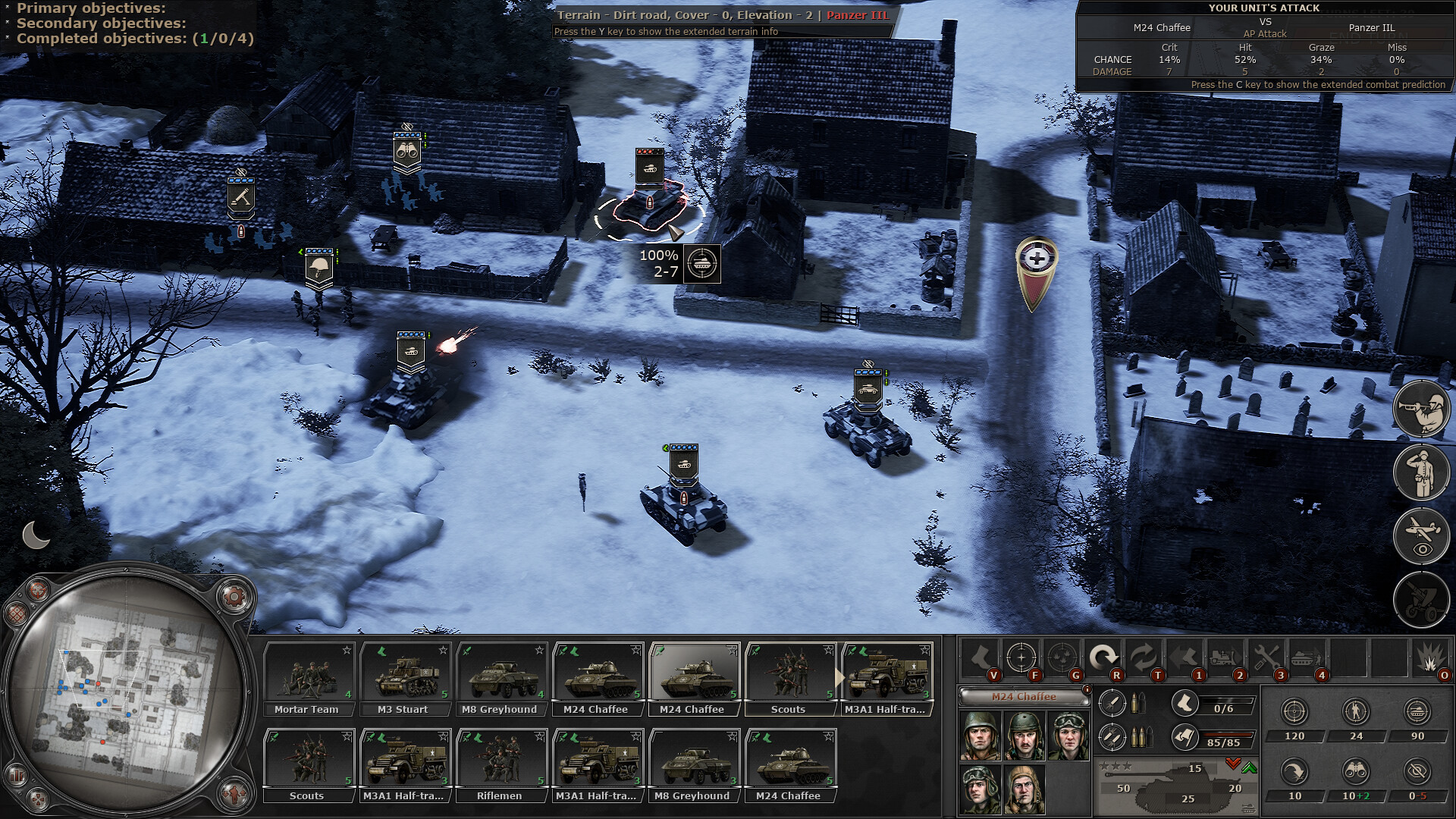Select the Move order boot icon

click(x=979, y=658)
